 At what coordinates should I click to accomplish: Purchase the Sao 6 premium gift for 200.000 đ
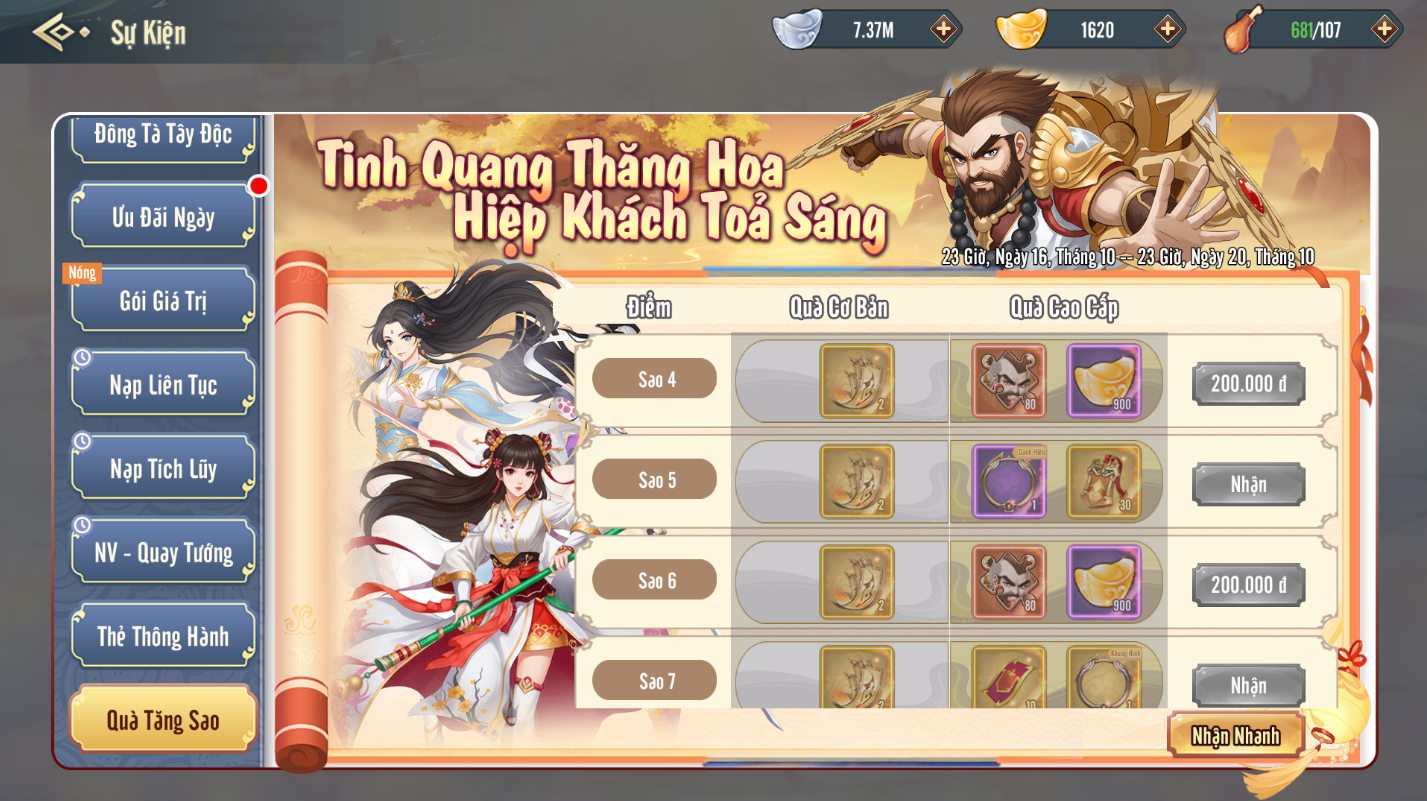pos(1248,585)
